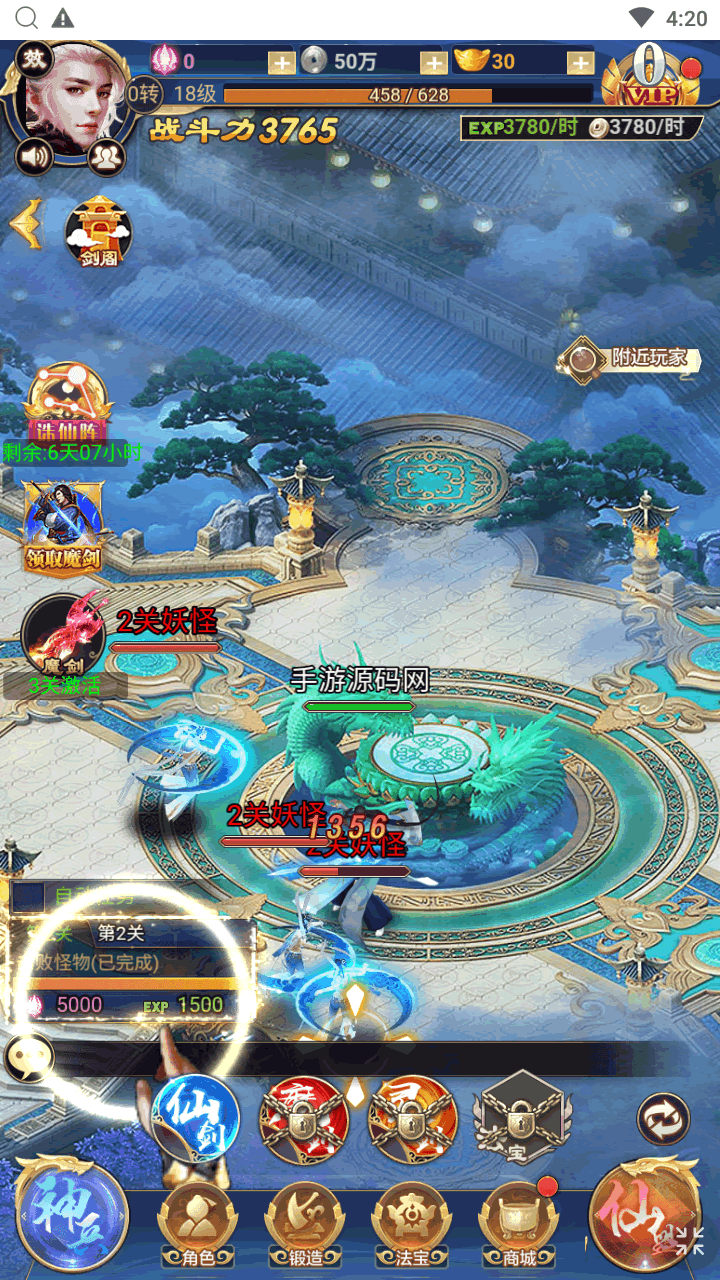Show the 附近玩家 nearby players list
Image resolution: width=720 pixels, height=1280 pixels.
(638, 358)
